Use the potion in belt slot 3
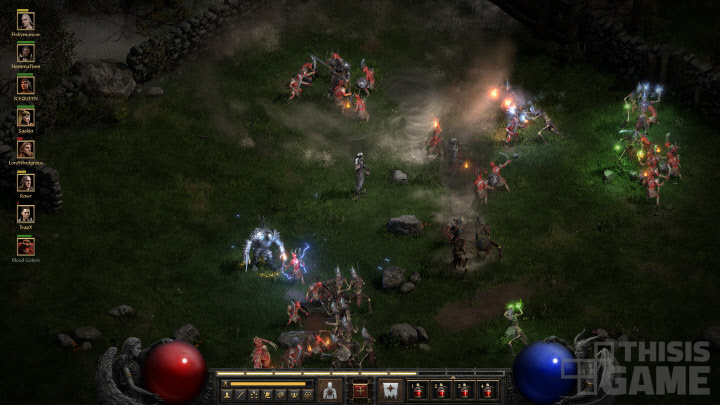 (x=464, y=390)
